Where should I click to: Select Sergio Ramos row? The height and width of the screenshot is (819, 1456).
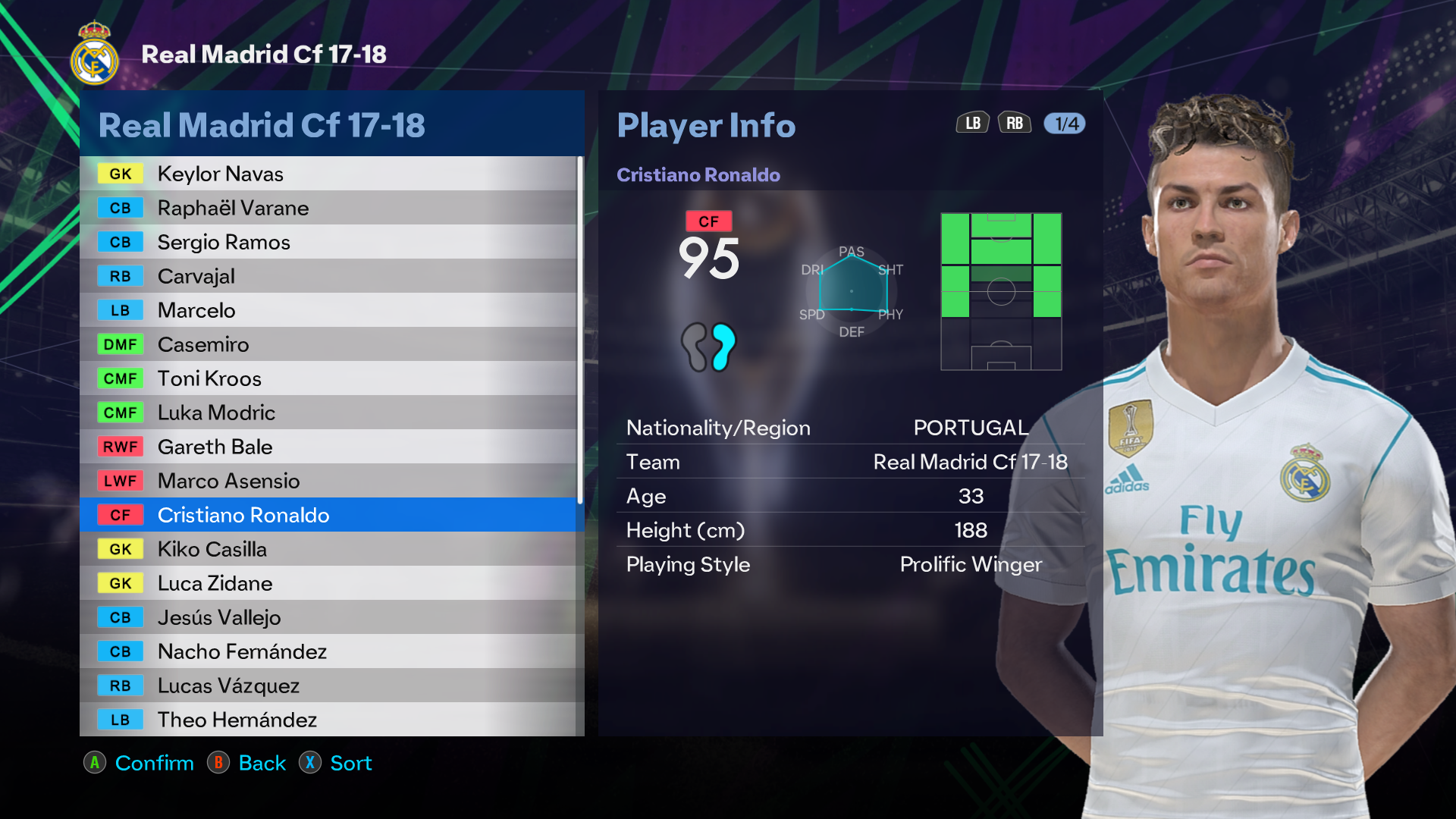pos(328,242)
